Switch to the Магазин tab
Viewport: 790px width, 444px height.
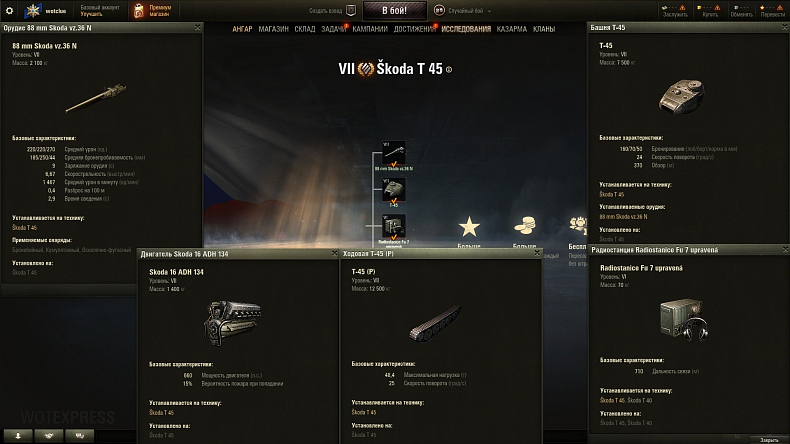coord(273,29)
